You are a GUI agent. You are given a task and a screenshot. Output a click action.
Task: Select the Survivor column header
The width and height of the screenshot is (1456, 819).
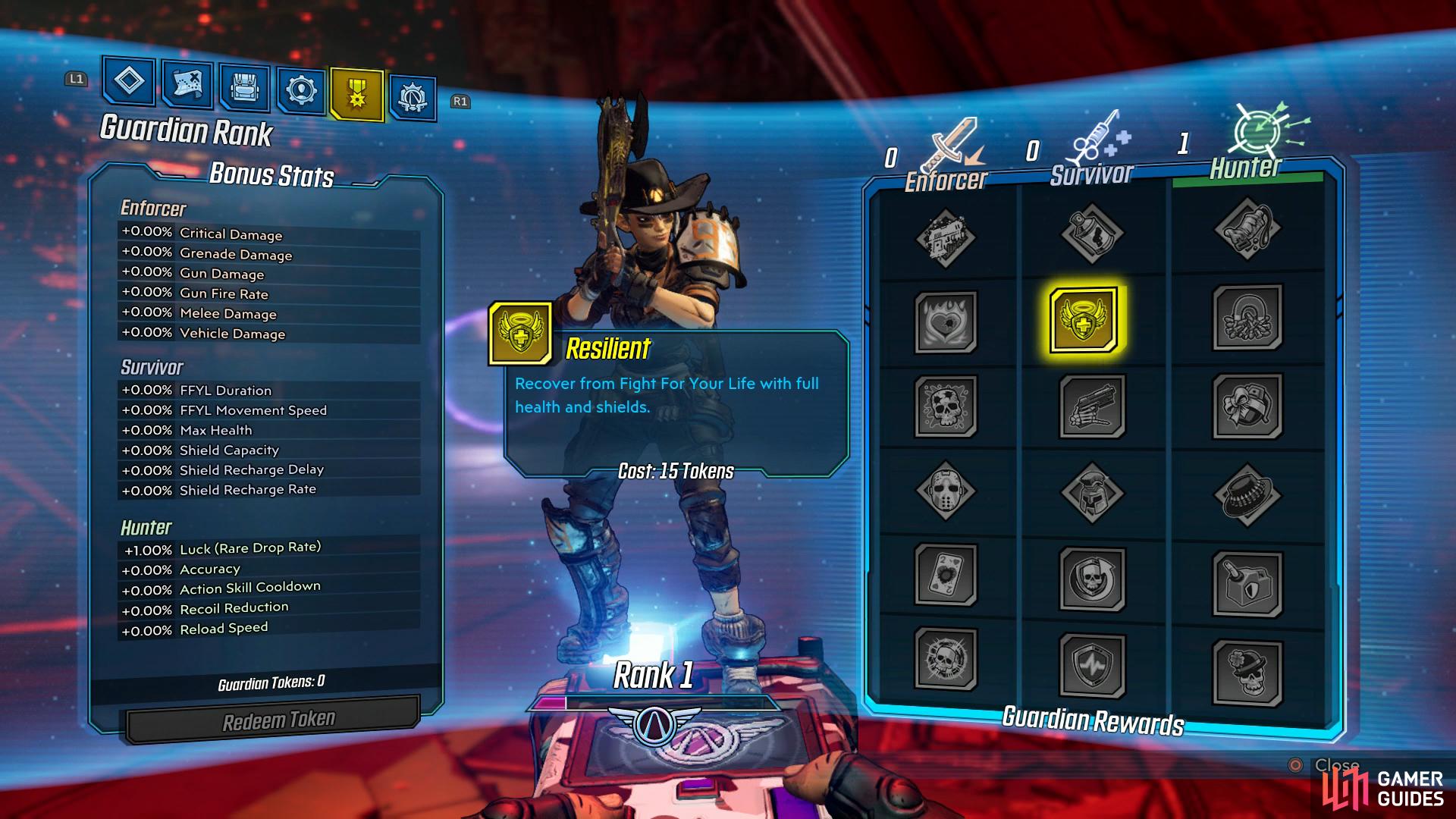pyautogui.click(x=1091, y=174)
